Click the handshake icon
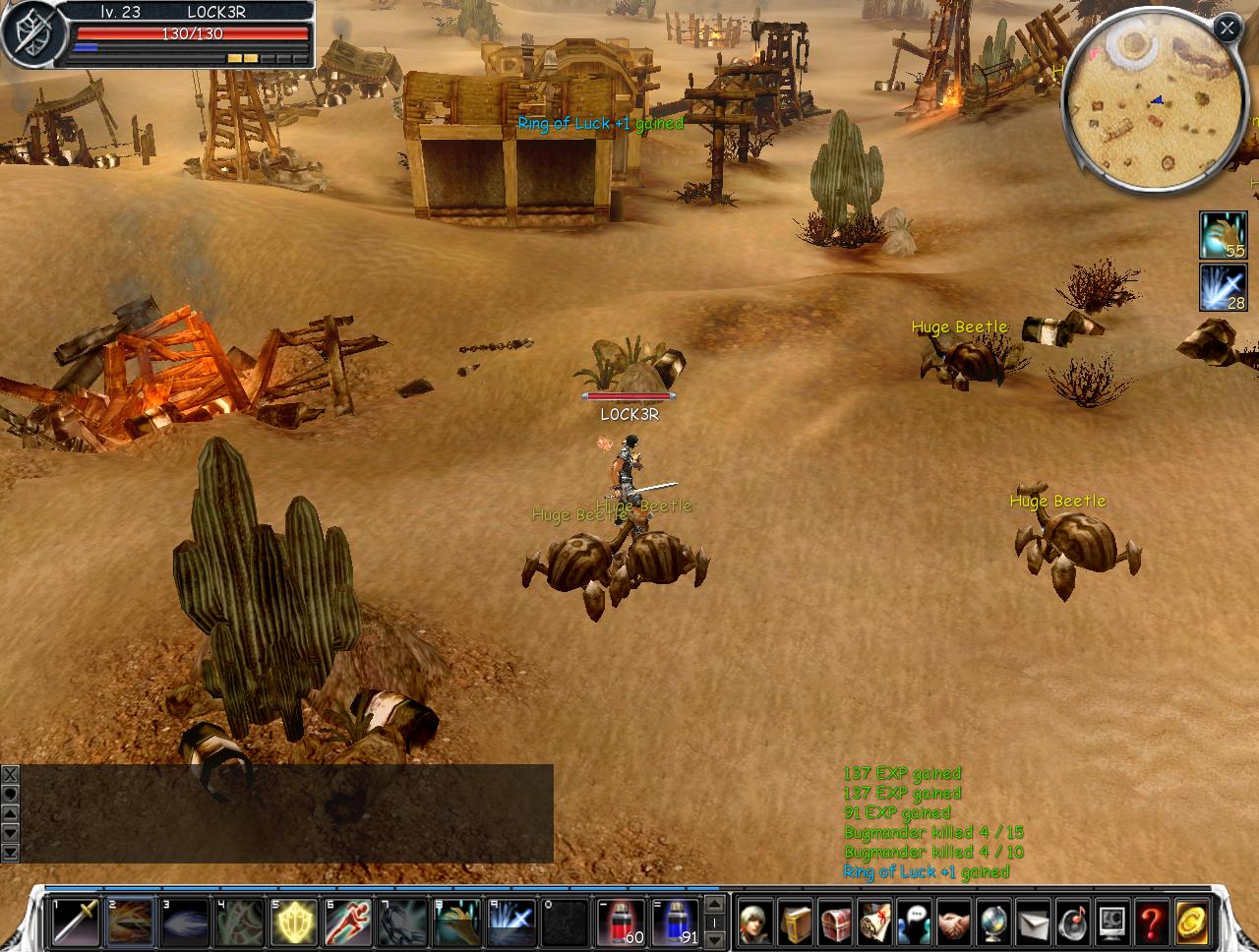 (x=953, y=923)
